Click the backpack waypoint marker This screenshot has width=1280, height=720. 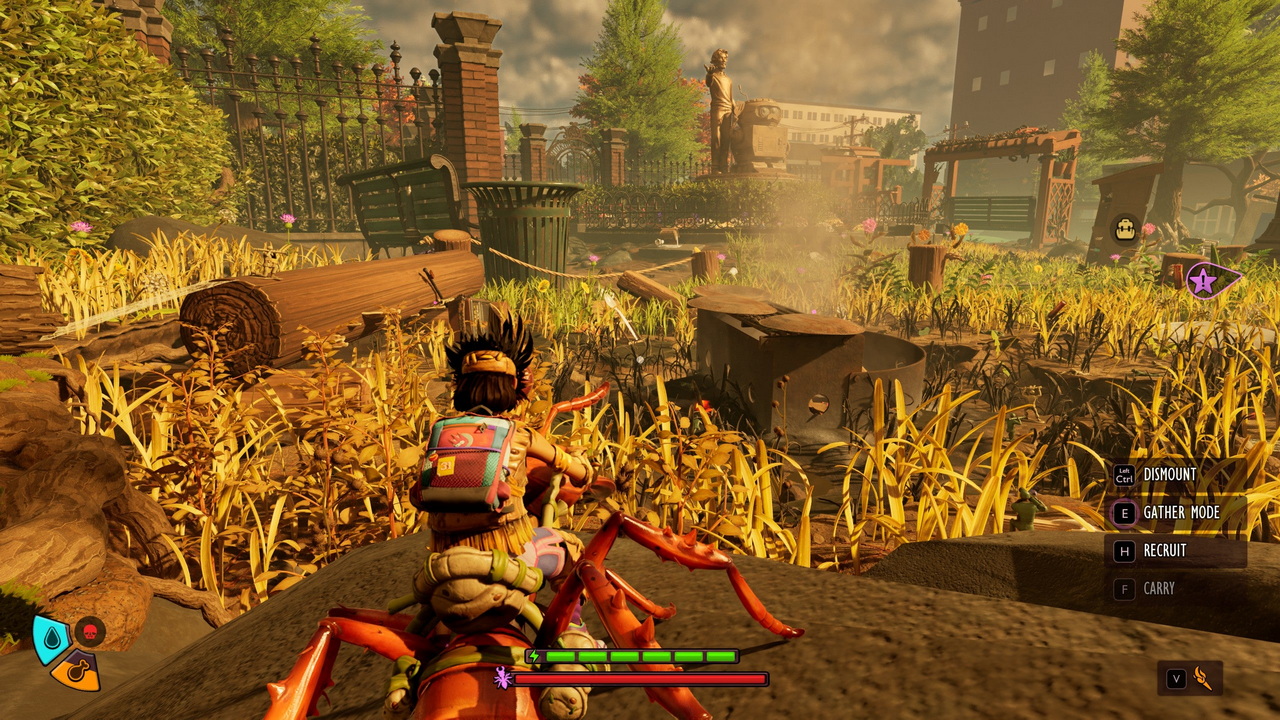tap(1126, 228)
